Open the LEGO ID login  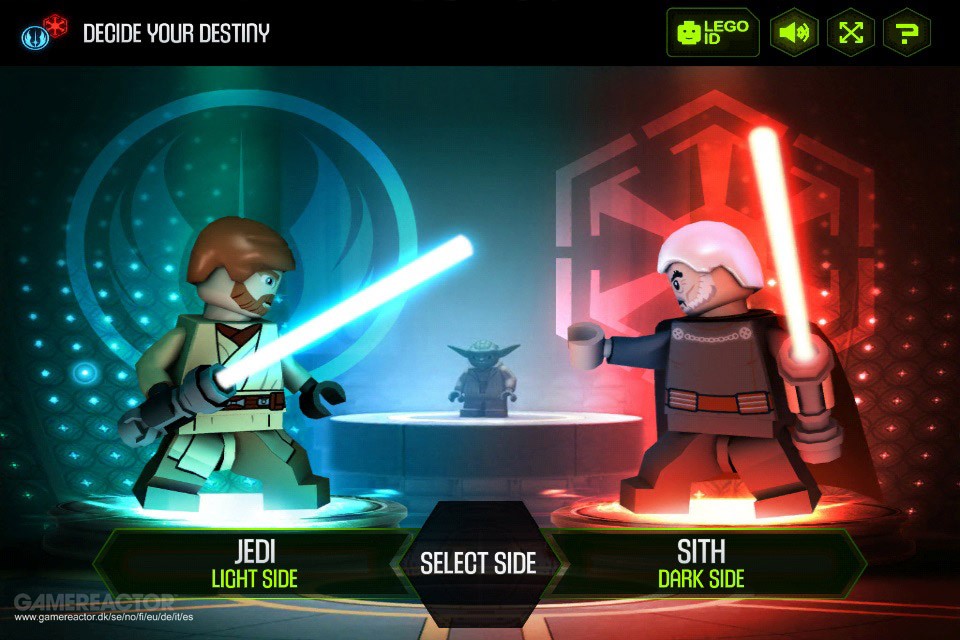pos(713,32)
